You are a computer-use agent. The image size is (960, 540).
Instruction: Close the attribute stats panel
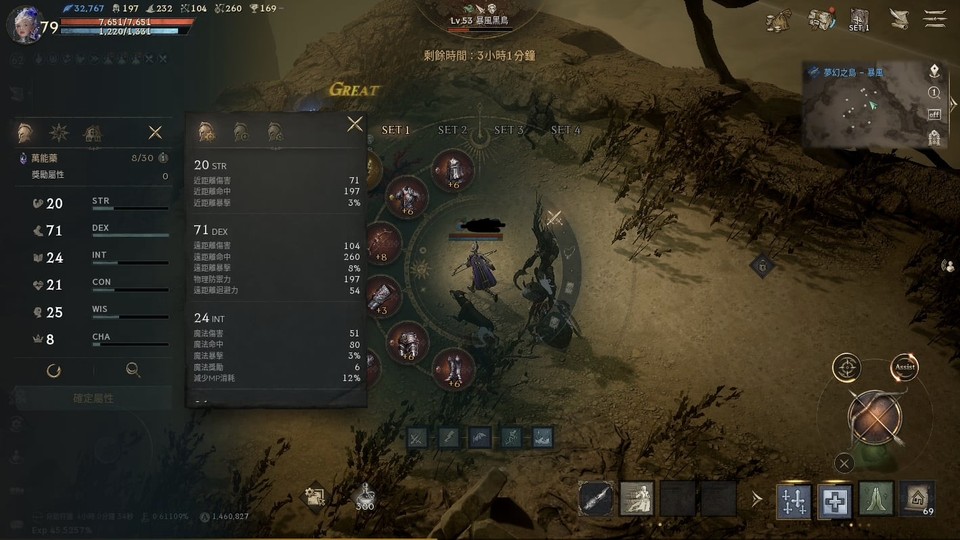point(155,132)
